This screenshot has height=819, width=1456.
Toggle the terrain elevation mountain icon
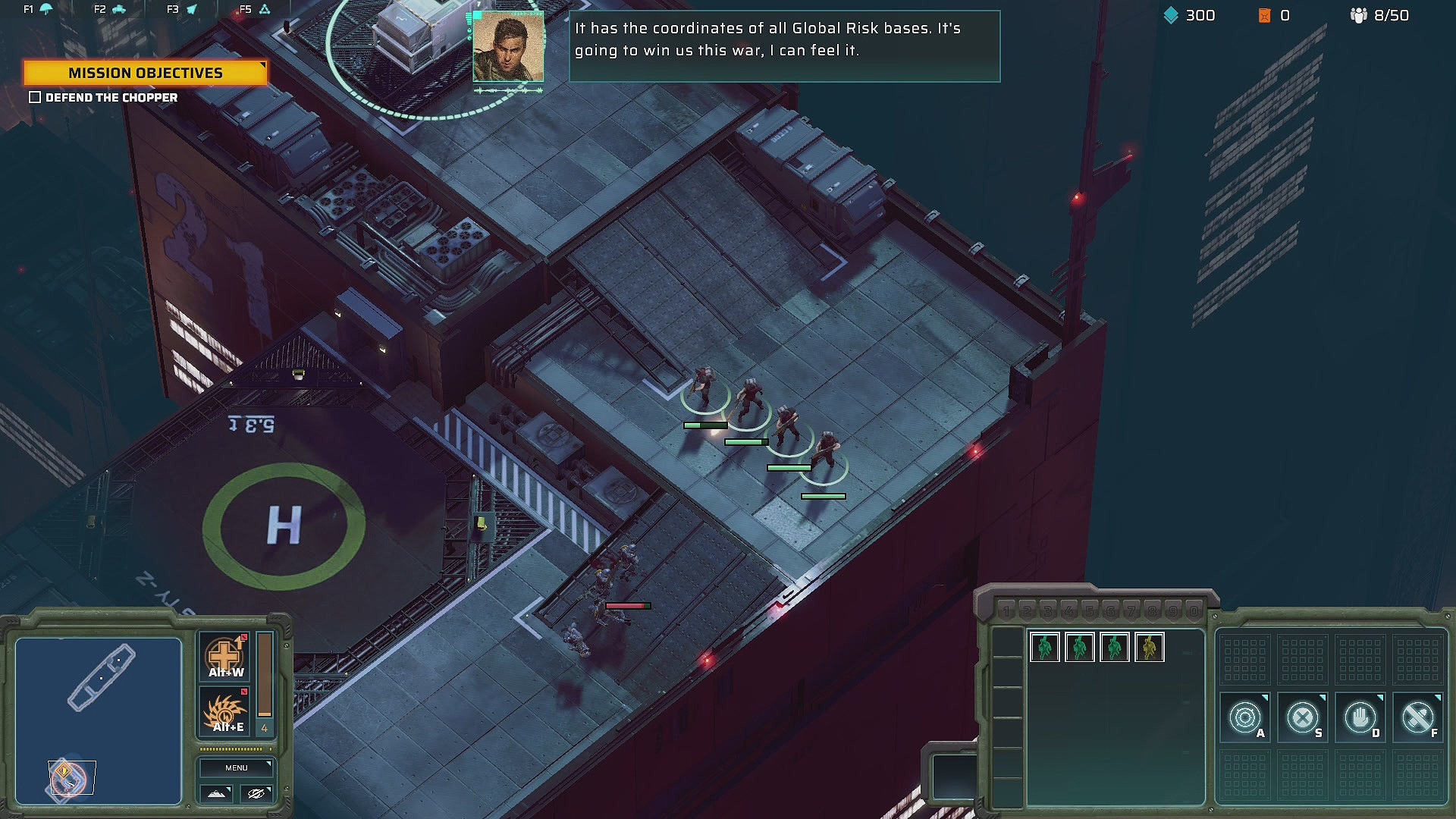click(x=216, y=794)
